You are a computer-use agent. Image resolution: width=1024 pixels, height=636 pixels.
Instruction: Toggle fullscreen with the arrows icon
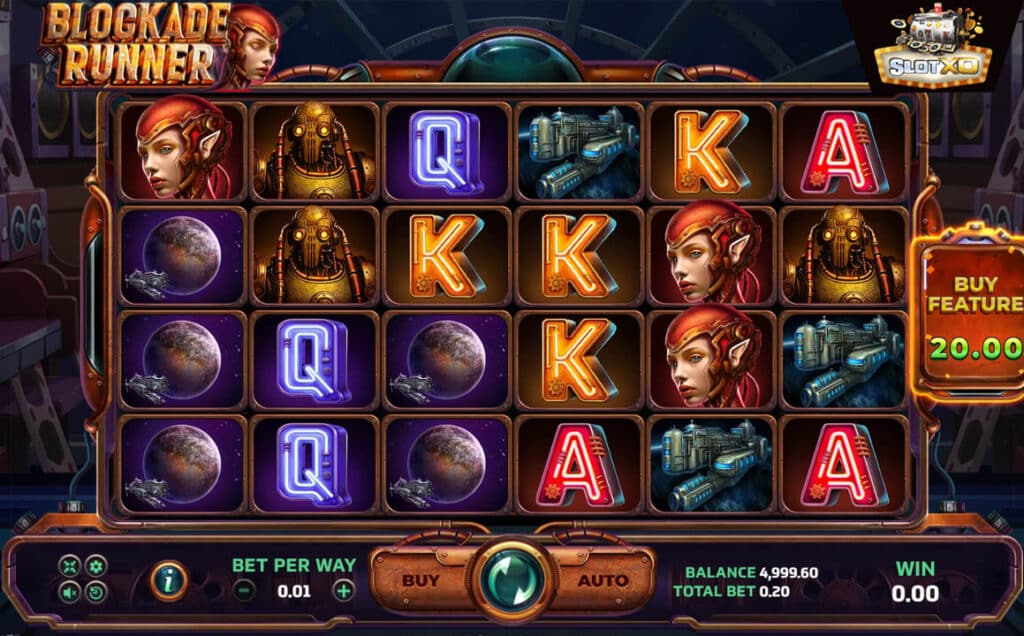70,567
